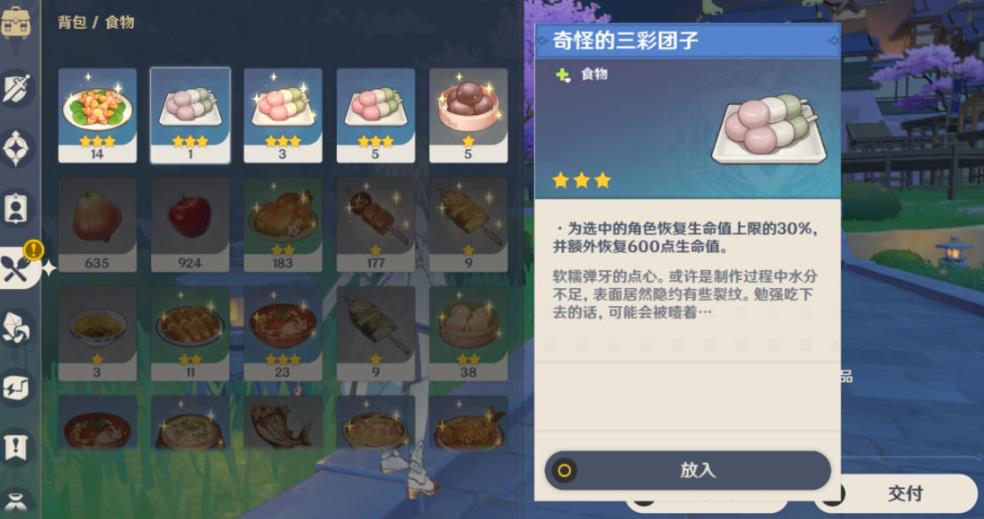Select the tricolor dango stack of 3
This screenshot has width=984, height=519.
coord(283,114)
